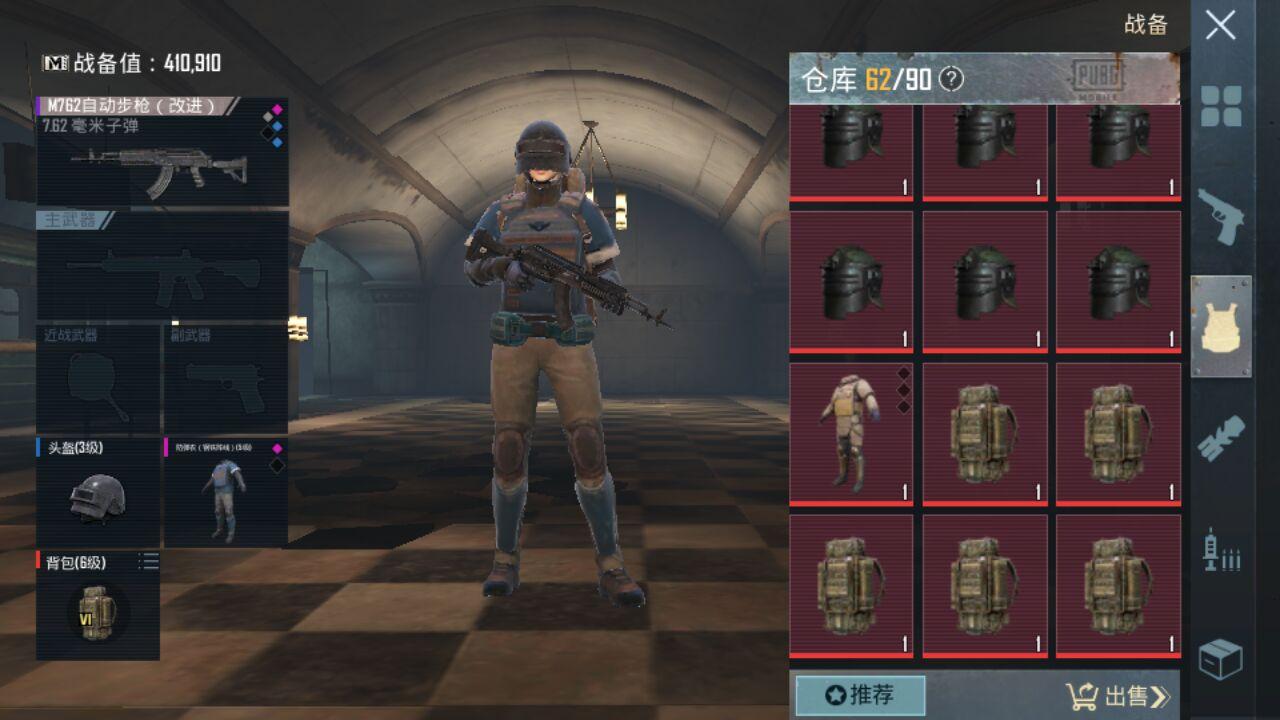Image resolution: width=1280 pixels, height=720 pixels.
Task: Click the 推荐 recommend button
Action: click(860, 695)
